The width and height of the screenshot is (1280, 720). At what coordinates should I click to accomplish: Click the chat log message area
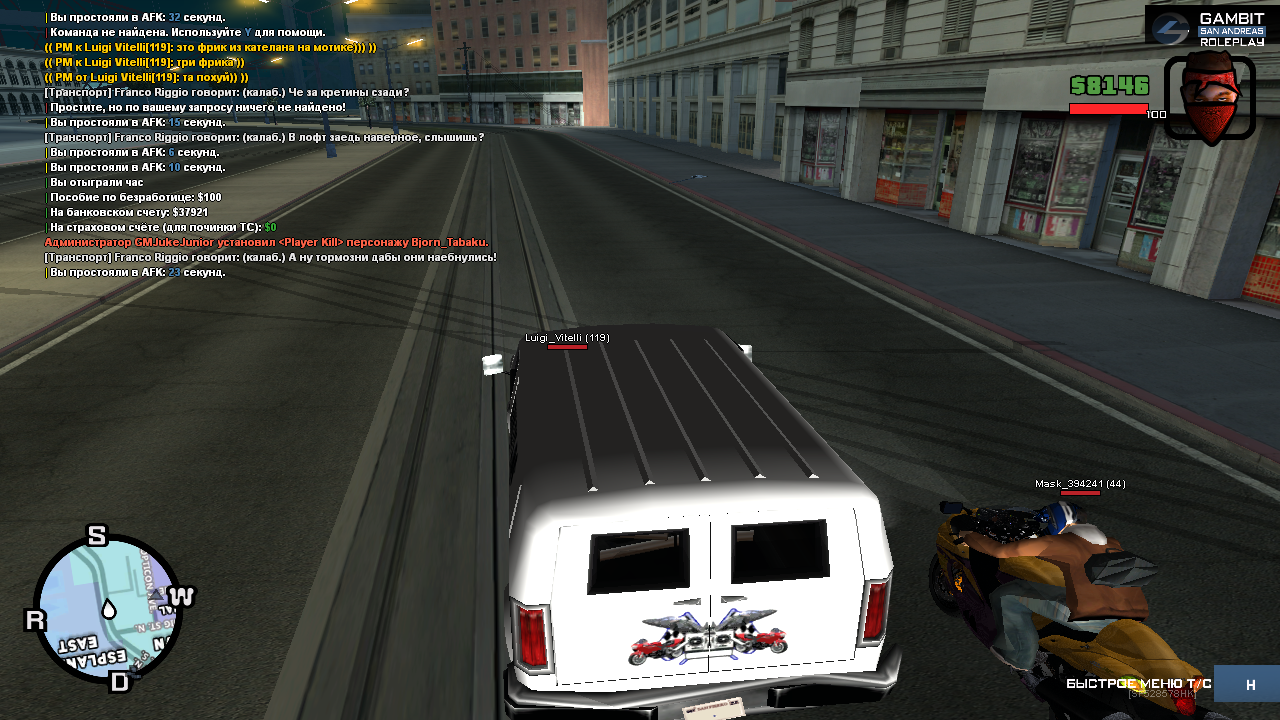point(270,145)
